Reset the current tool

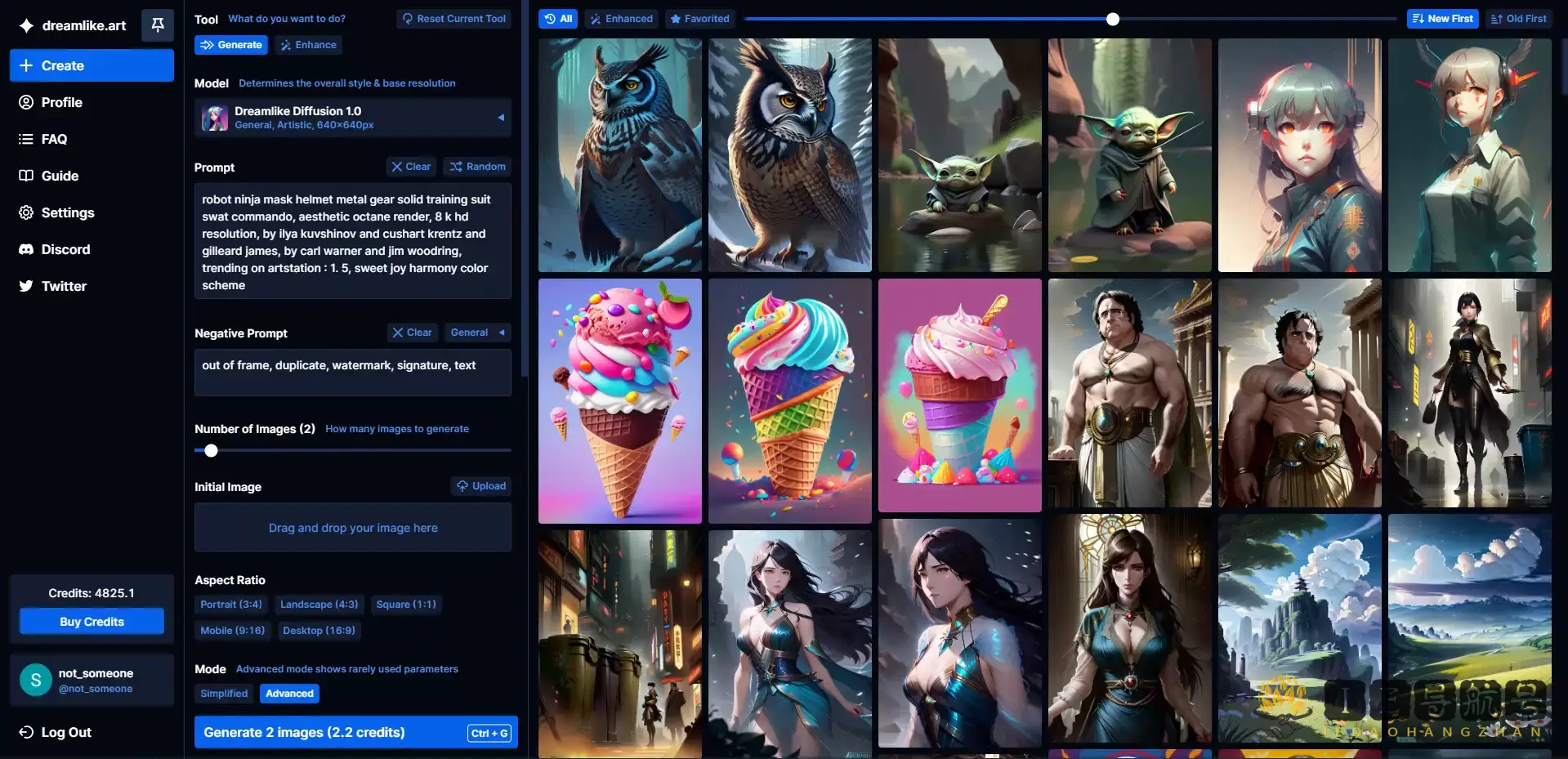[x=453, y=19]
